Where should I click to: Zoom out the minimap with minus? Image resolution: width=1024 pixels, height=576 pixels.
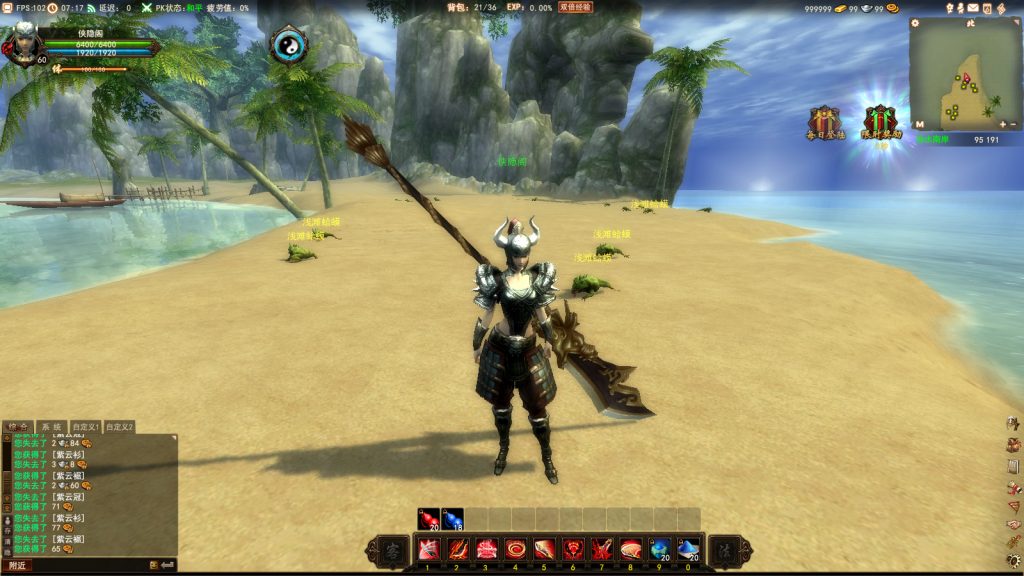pos(1013,125)
